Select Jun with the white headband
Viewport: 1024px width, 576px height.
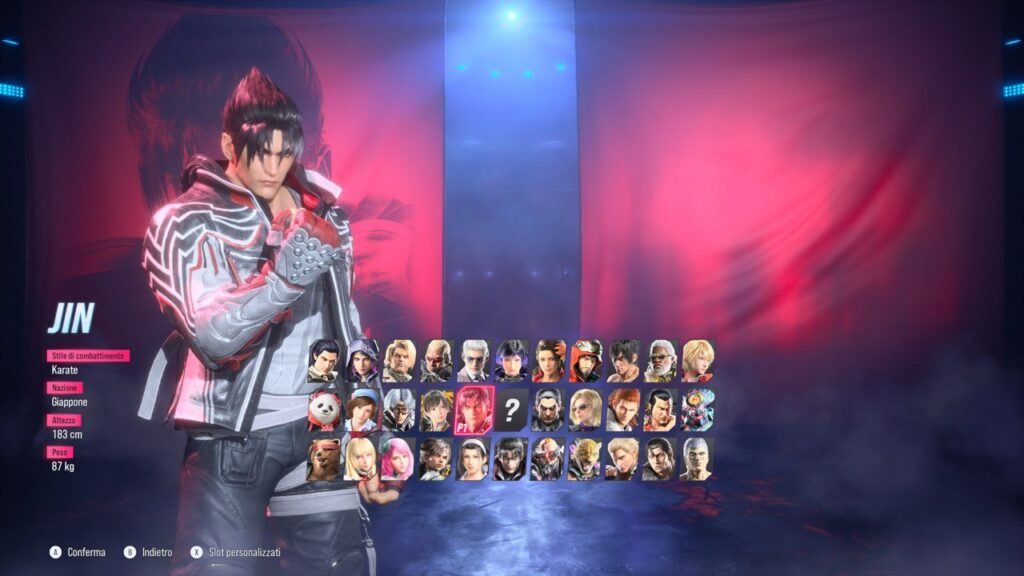pos(473,458)
